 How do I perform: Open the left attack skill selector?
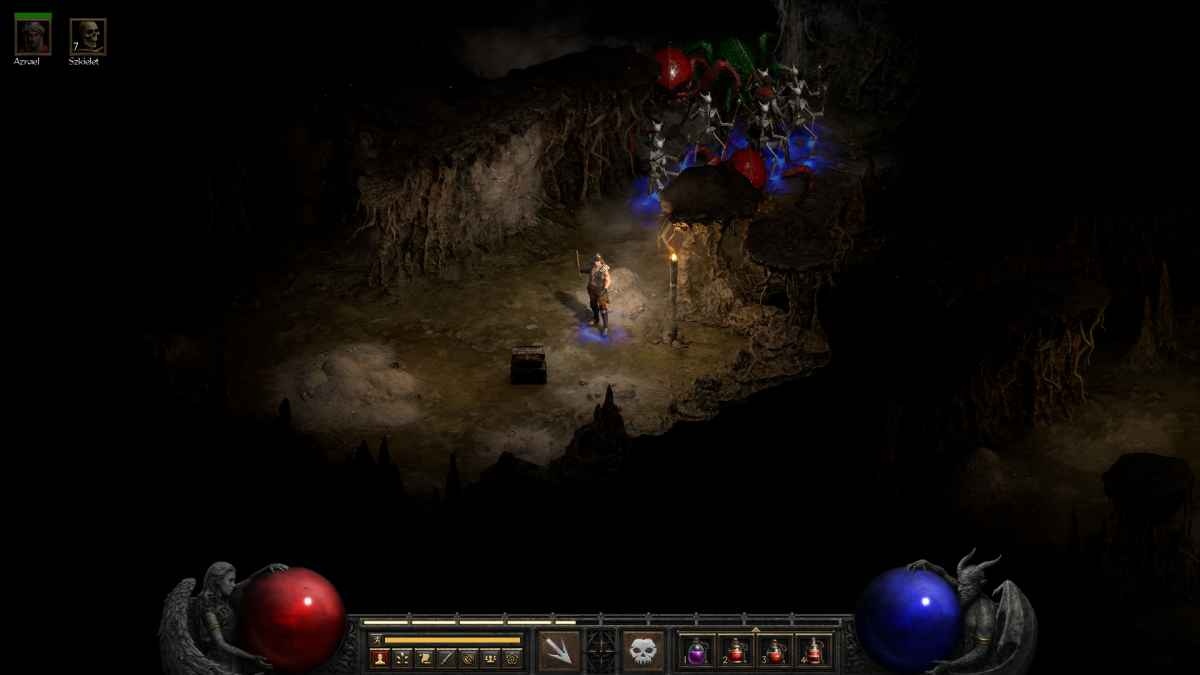(559, 650)
